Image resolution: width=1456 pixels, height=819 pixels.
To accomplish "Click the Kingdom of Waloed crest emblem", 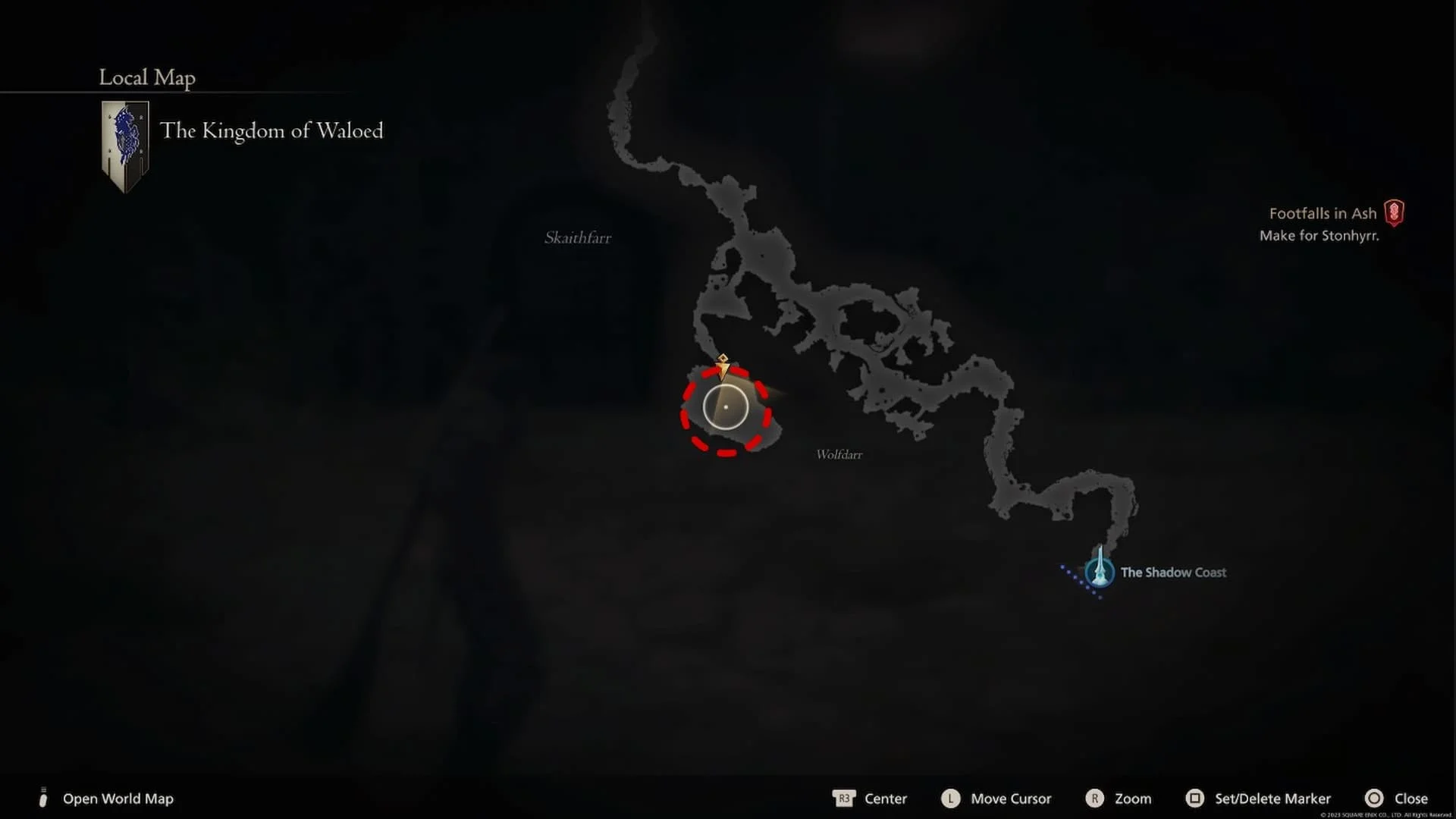I will click(x=124, y=144).
